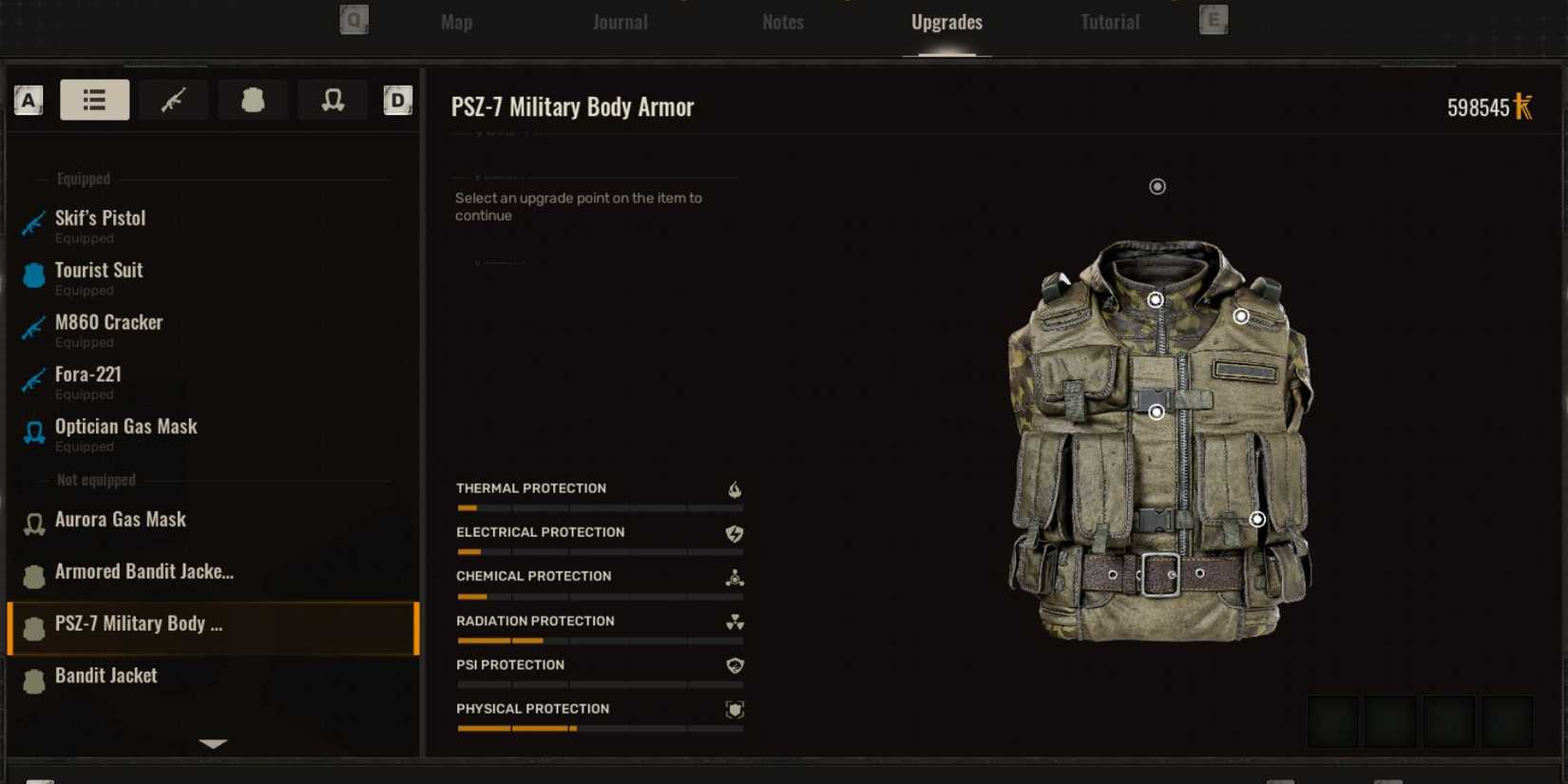The height and width of the screenshot is (784, 1568).
Task: Open the gas mask category icon
Action: coord(333,100)
